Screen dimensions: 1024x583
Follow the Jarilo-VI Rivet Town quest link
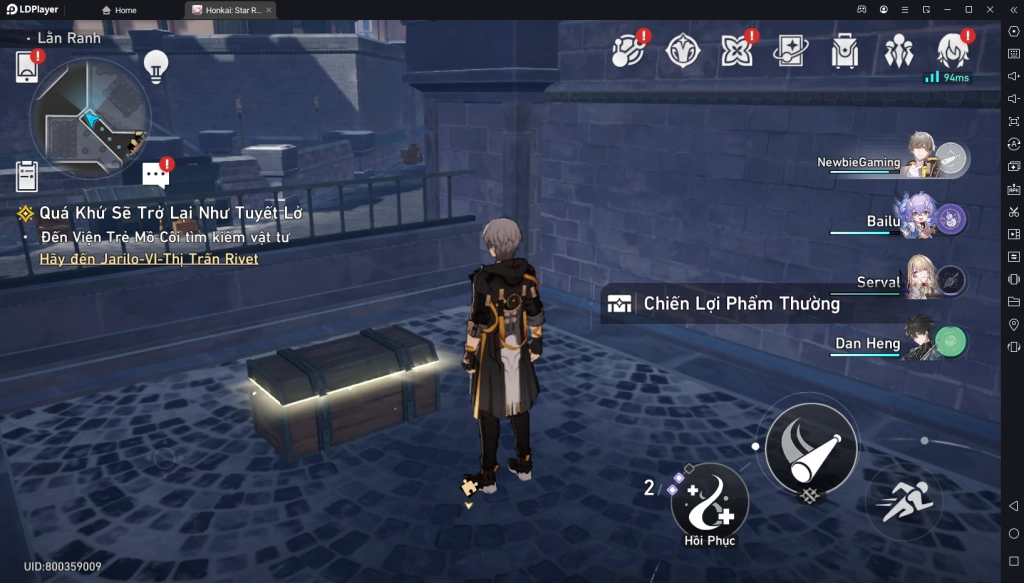(149, 259)
